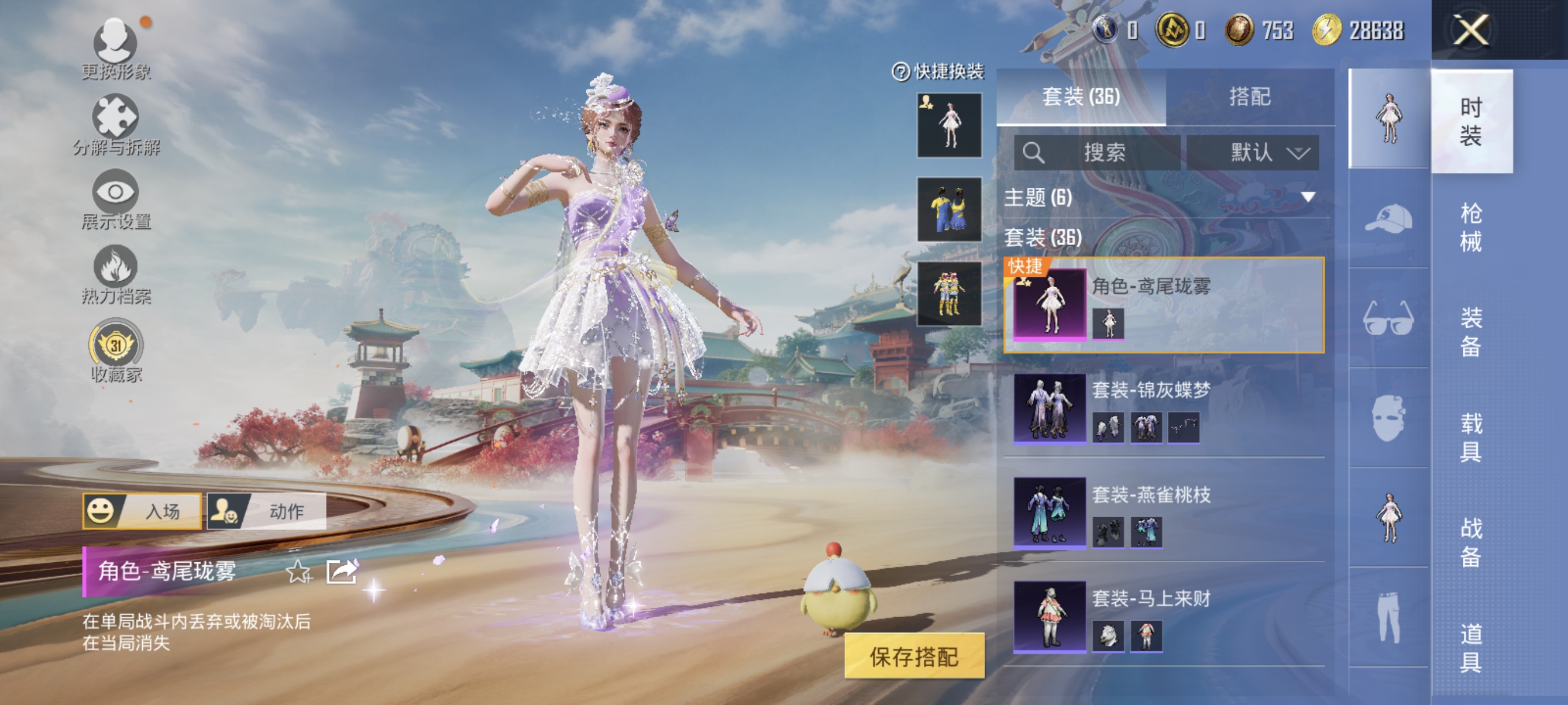Open 更换形象 change appearance

116,49
